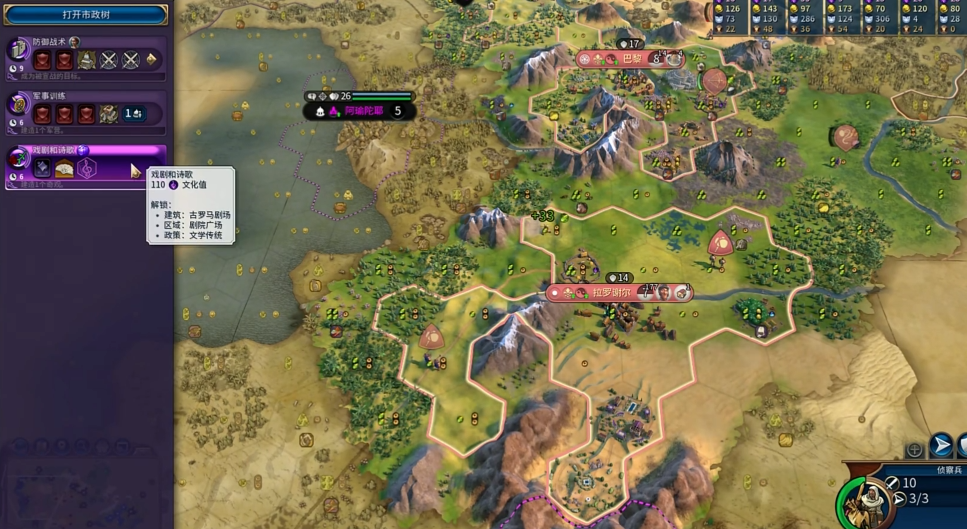Click the 古罗马剧场 building icon in 戏剧和诗歌

pos(64,169)
